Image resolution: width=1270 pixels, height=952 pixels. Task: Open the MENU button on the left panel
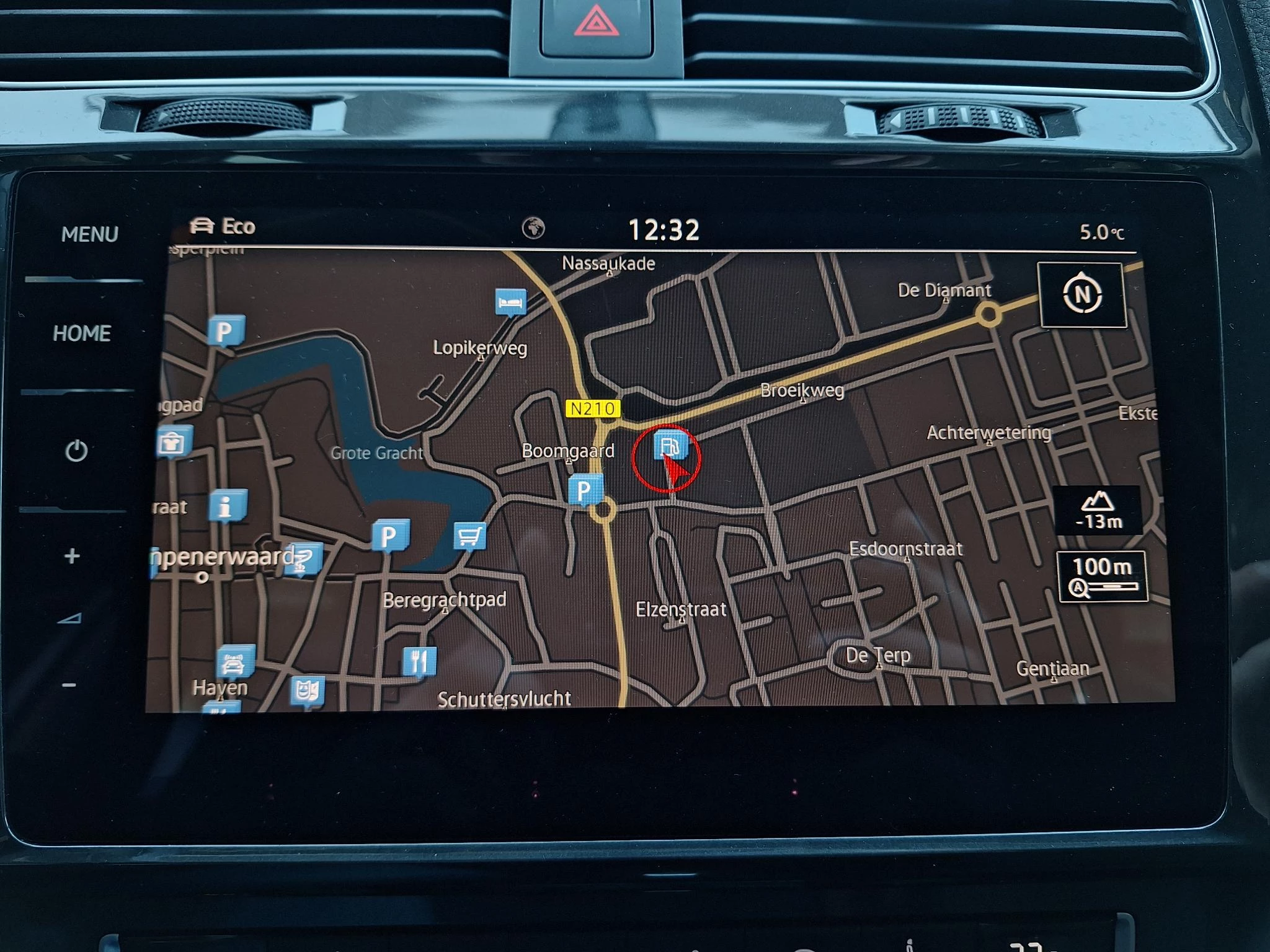[x=90, y=234]
